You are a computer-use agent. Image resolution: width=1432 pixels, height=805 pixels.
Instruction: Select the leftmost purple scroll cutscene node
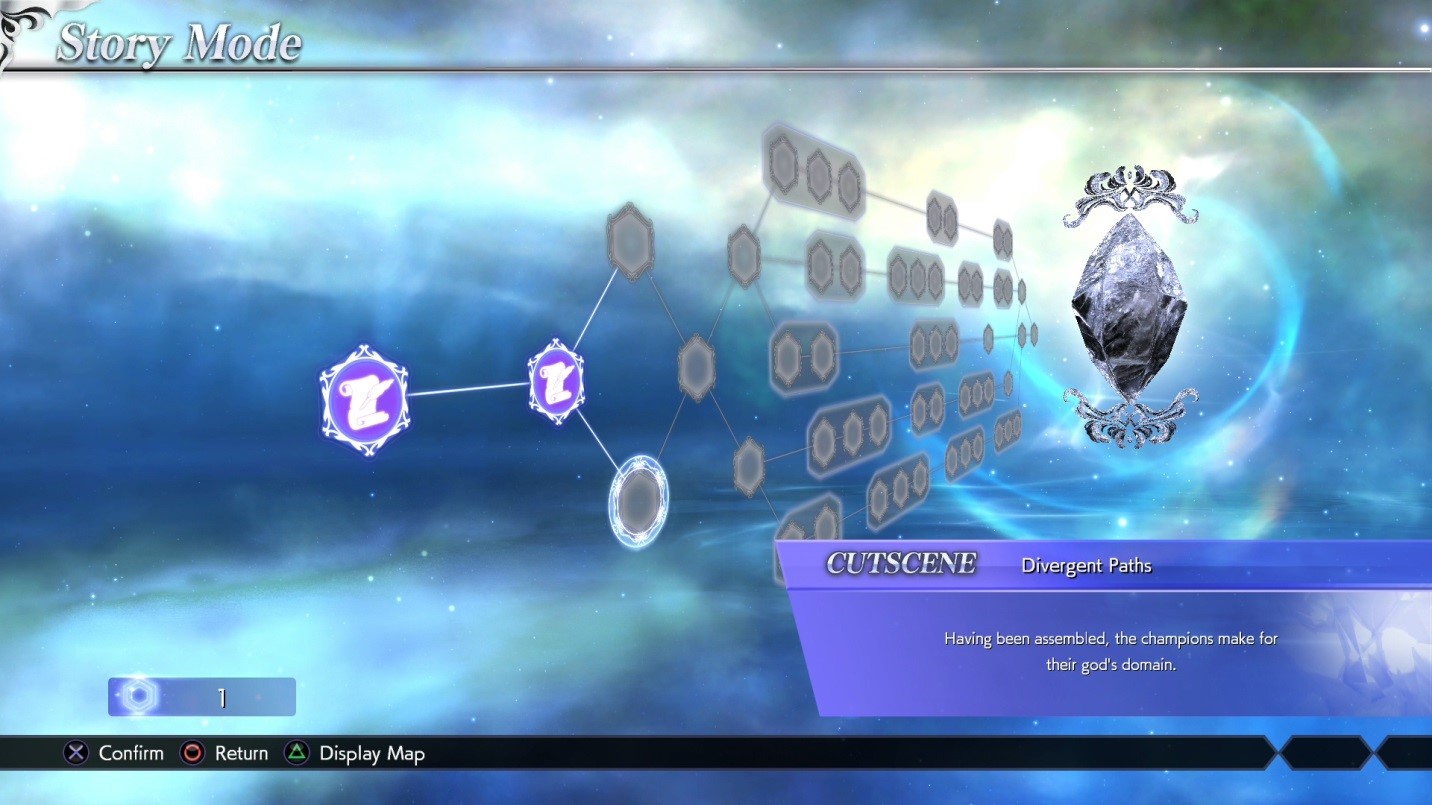tap(365, 399)
